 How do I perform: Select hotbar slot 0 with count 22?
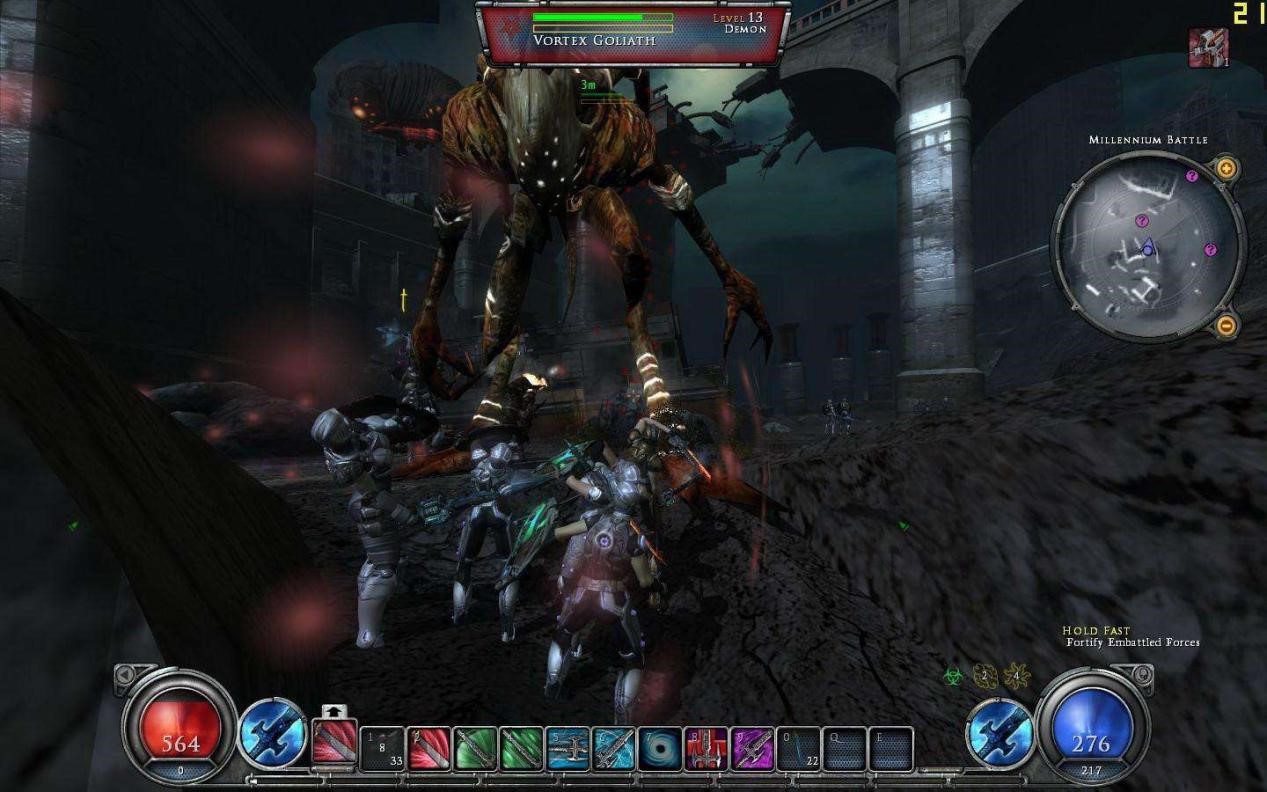pyautogui.click(x=797, y=748)
